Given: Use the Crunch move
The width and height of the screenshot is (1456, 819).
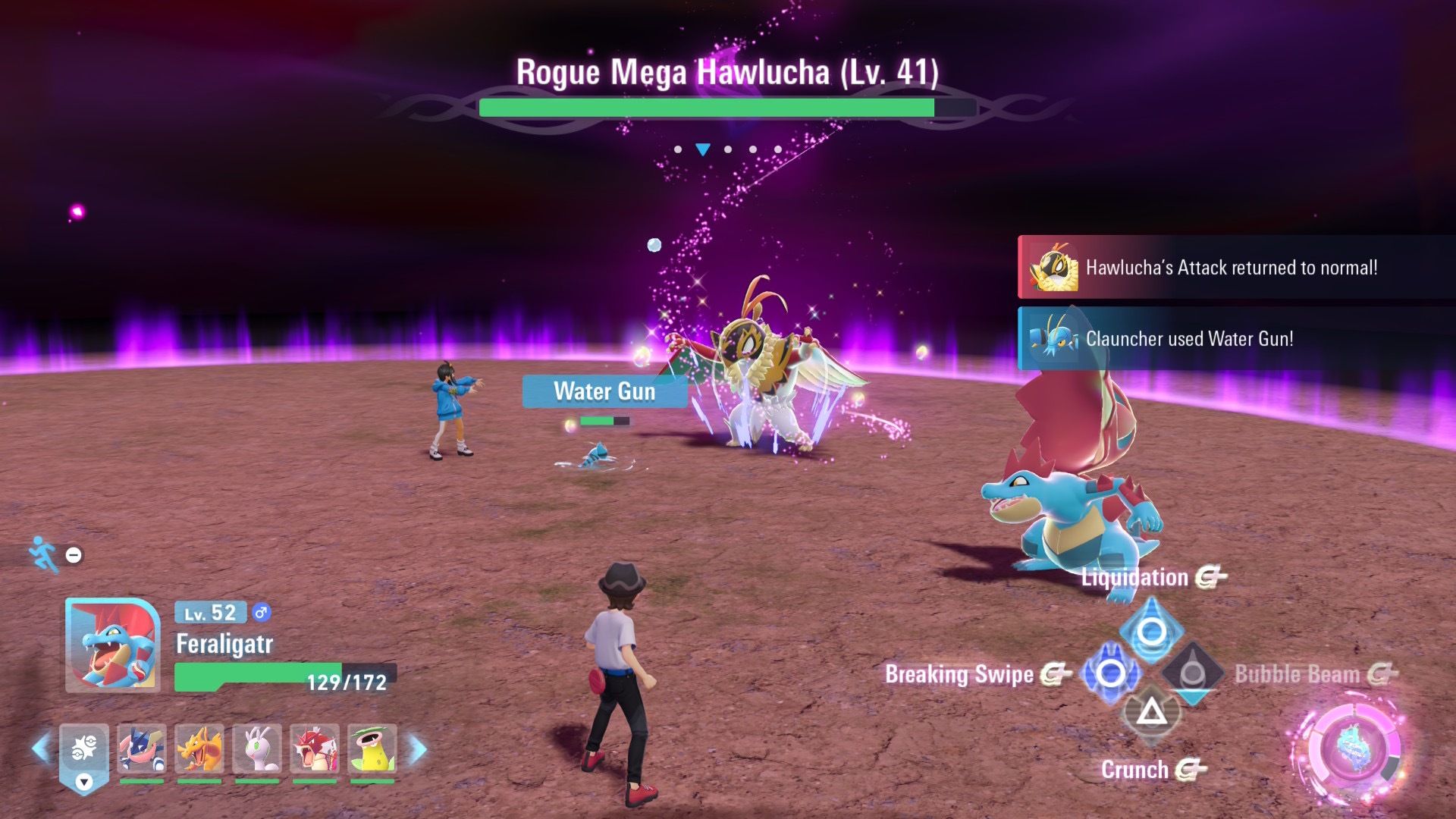Looking at the screenshot, I should (x=1151, y=713).
